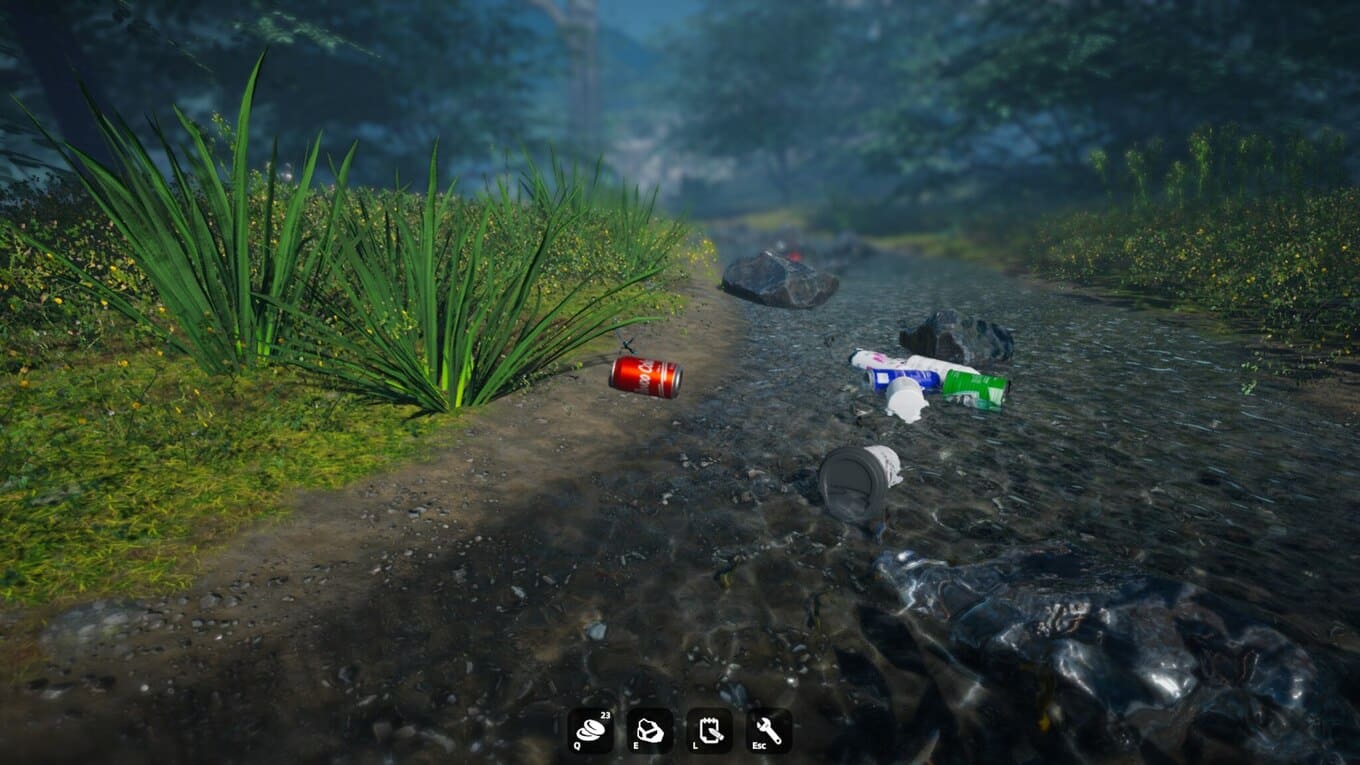Open the wrench settings menu
The width and height of the screenshot is (1360, 765).
pos(768,731)
